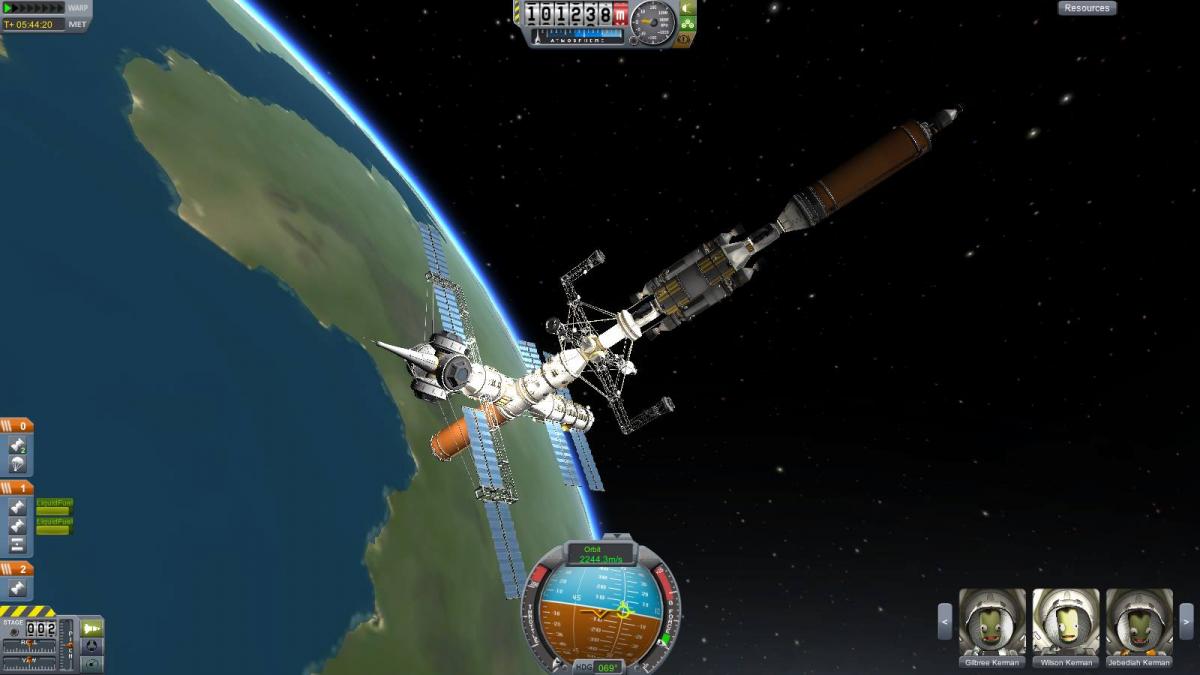Toggle the MET mission time display

click(x=77, y=24)
